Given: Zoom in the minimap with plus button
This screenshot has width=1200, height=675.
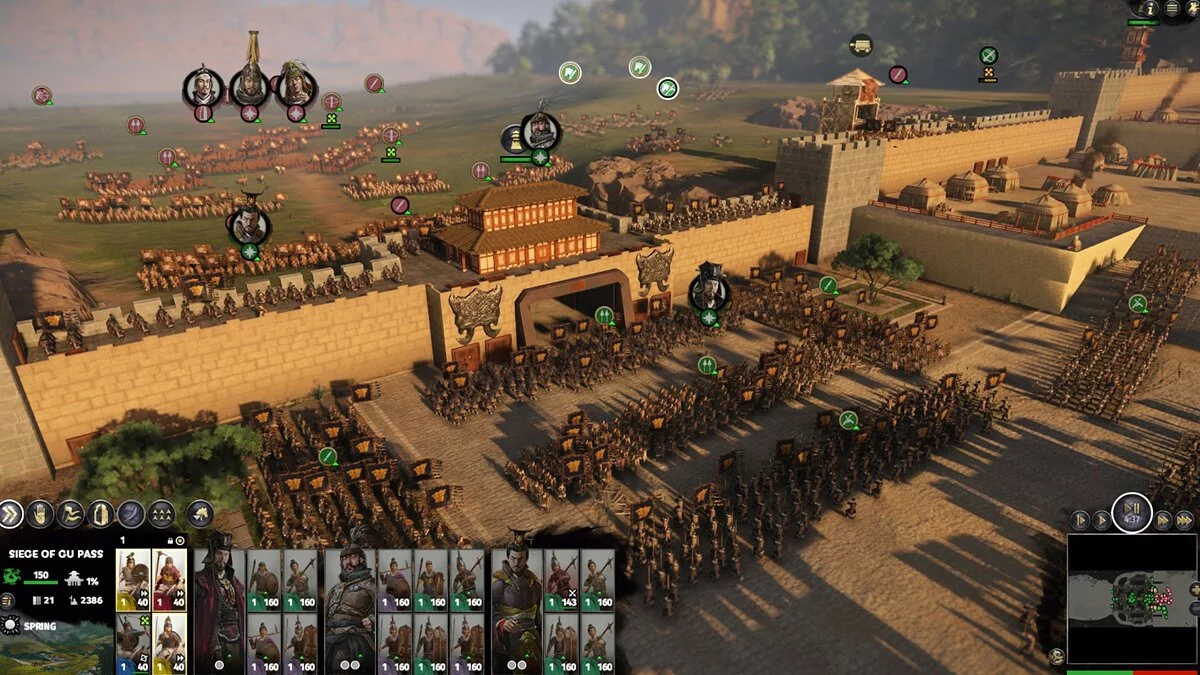Looking at the screenshot, I should 1195,589.
